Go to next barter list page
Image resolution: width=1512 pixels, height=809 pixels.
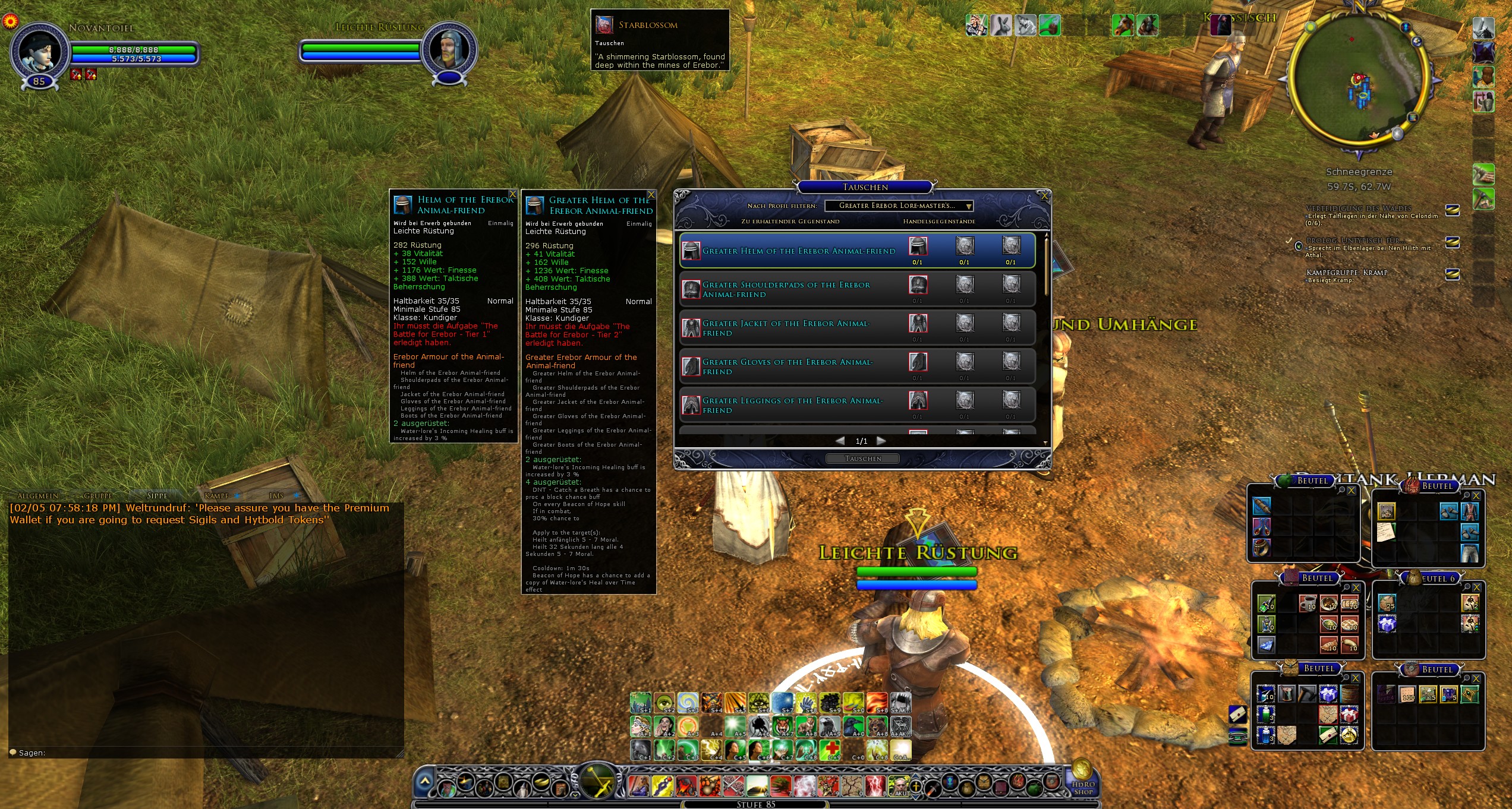pyautogui.click(x=881, y=441)
